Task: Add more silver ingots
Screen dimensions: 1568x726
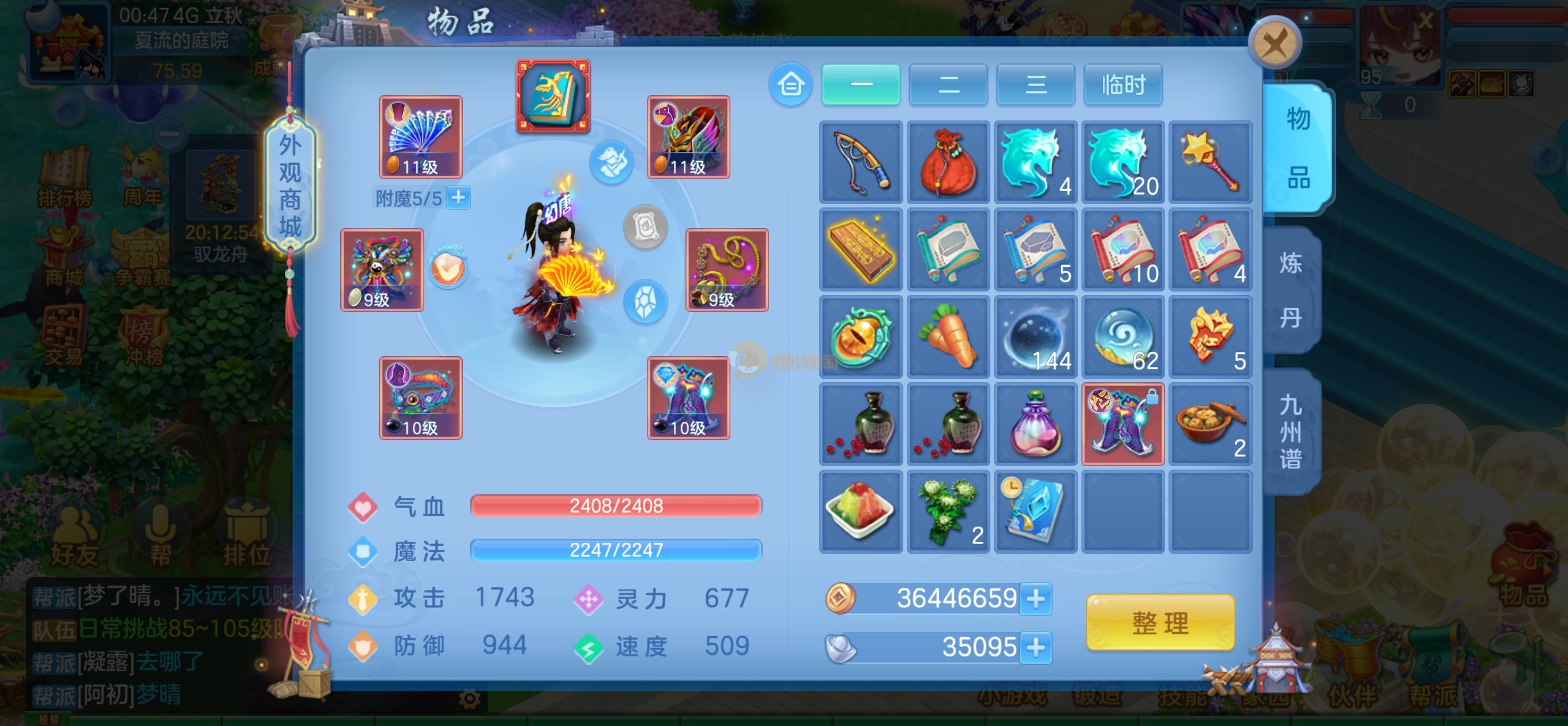Action: (1036, 647)
